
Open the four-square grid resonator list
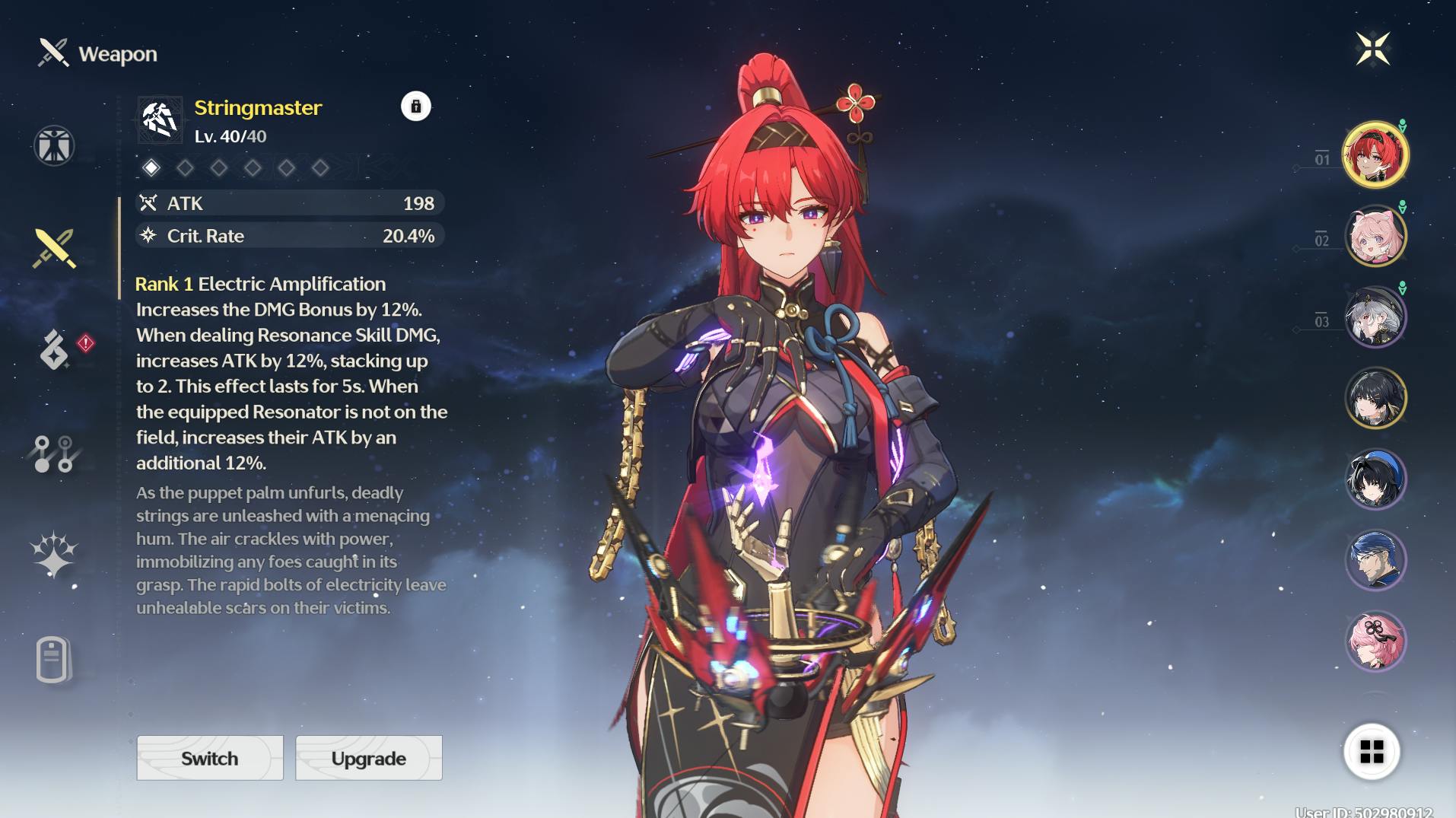click(x=1372, y=752)
